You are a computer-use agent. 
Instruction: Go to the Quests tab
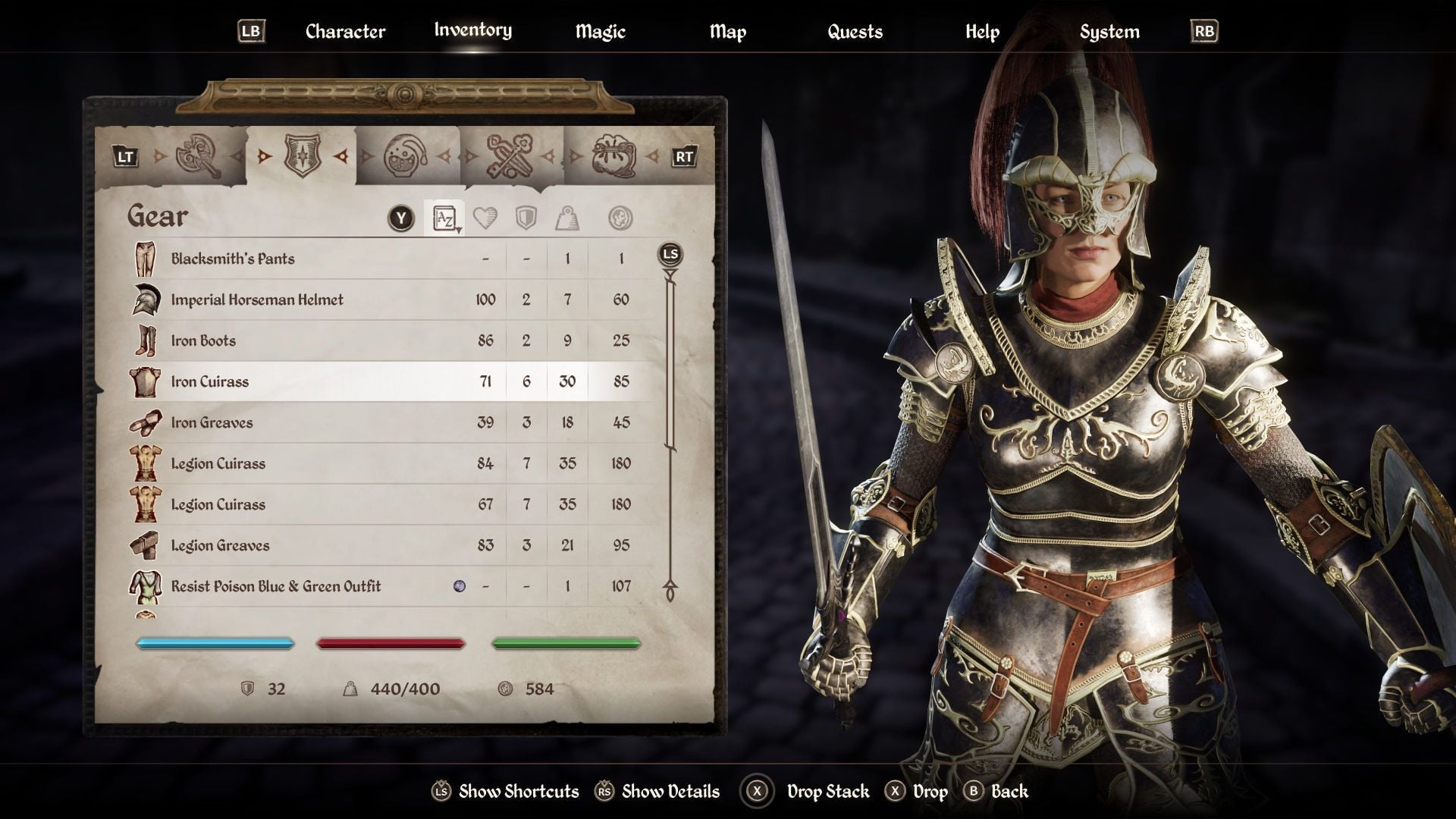pos(855,32)
